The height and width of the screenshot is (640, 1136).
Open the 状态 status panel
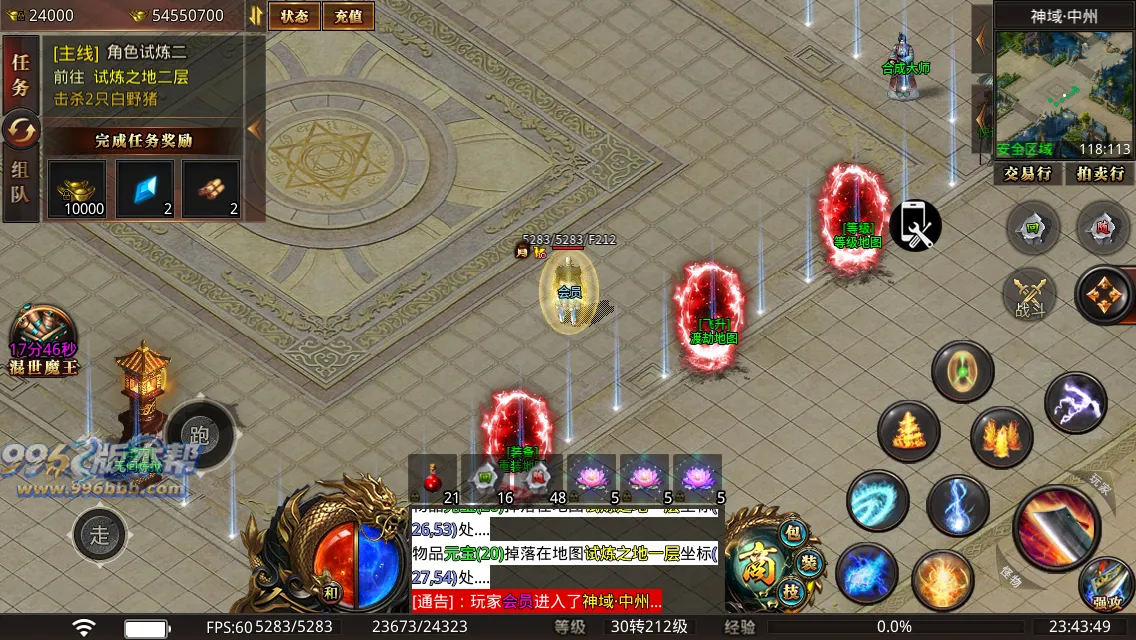click(x=294, y=16)
